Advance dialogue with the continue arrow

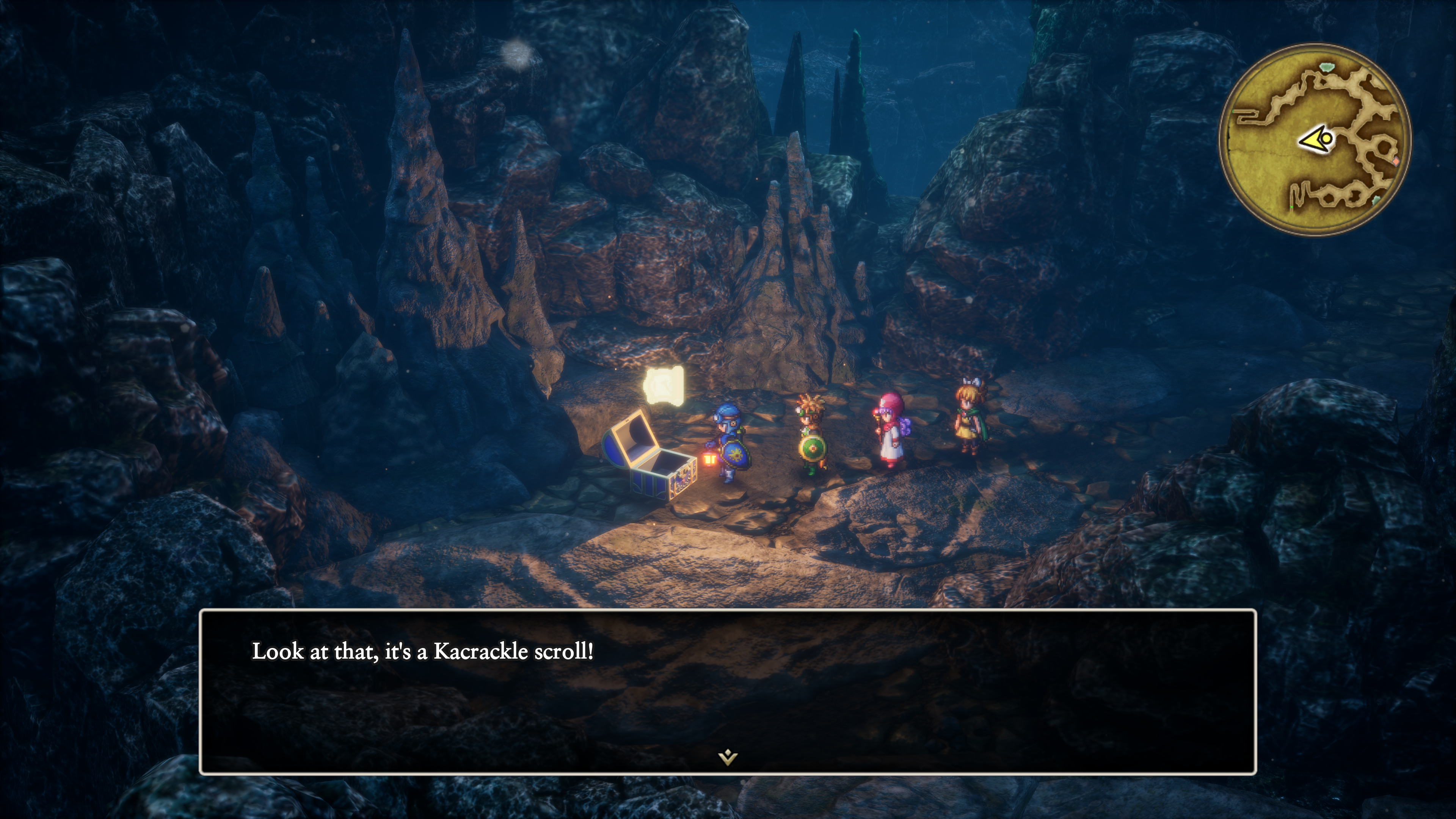728,757
